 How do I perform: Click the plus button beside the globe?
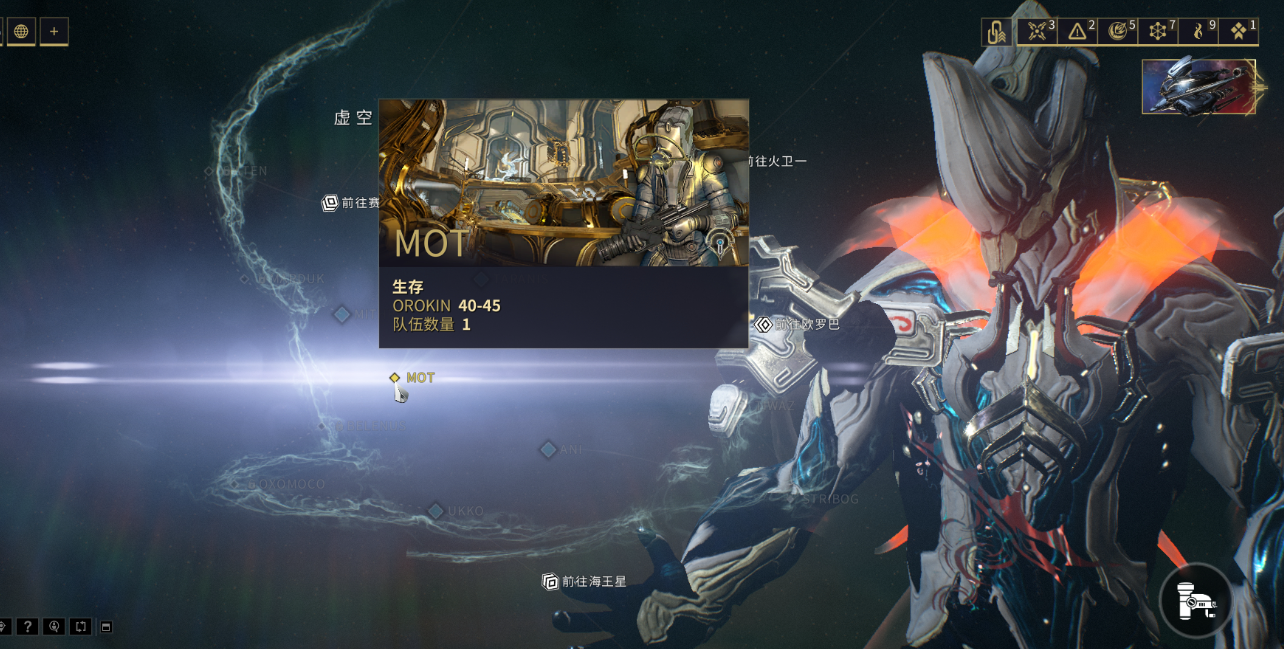tap(54, 31)
